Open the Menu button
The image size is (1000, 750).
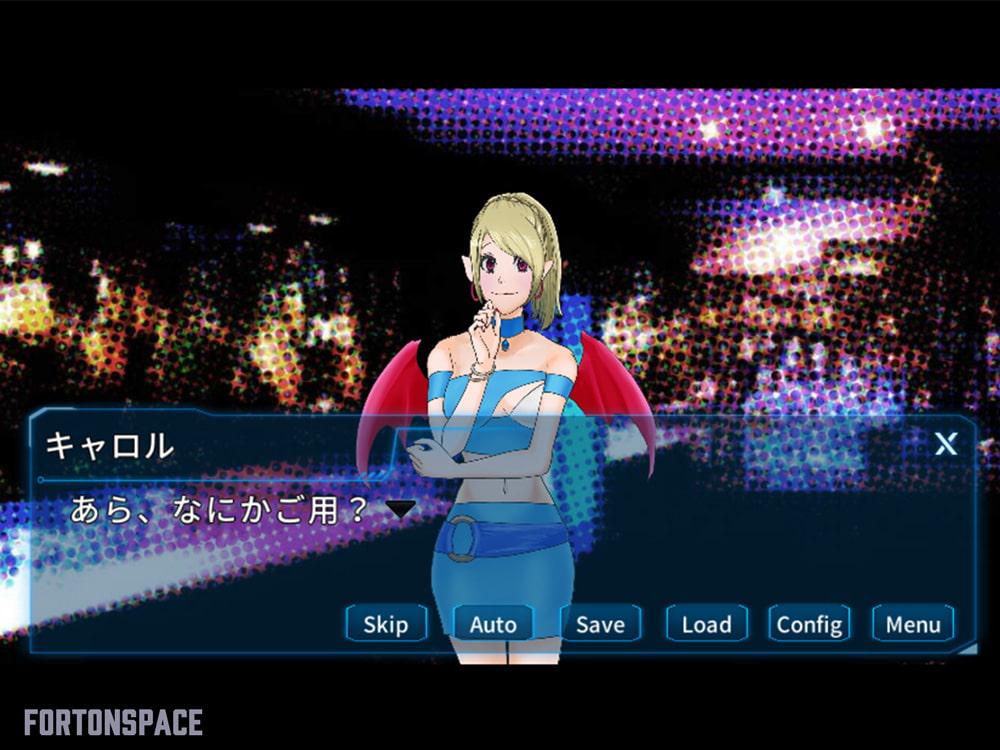pos(913,624)
